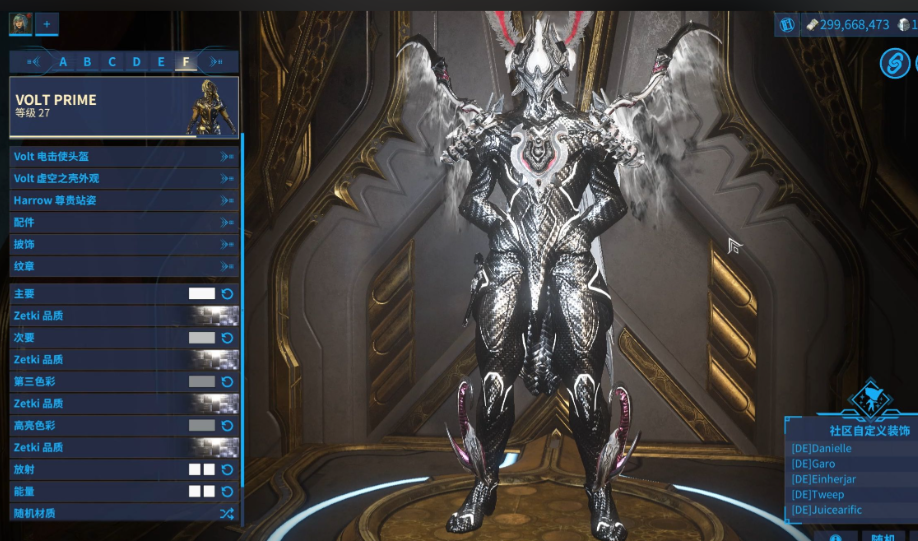Change the Harrow 尊贵站姿 animation set
This screenshot has height=541, width=918.
tap(124, 200)
